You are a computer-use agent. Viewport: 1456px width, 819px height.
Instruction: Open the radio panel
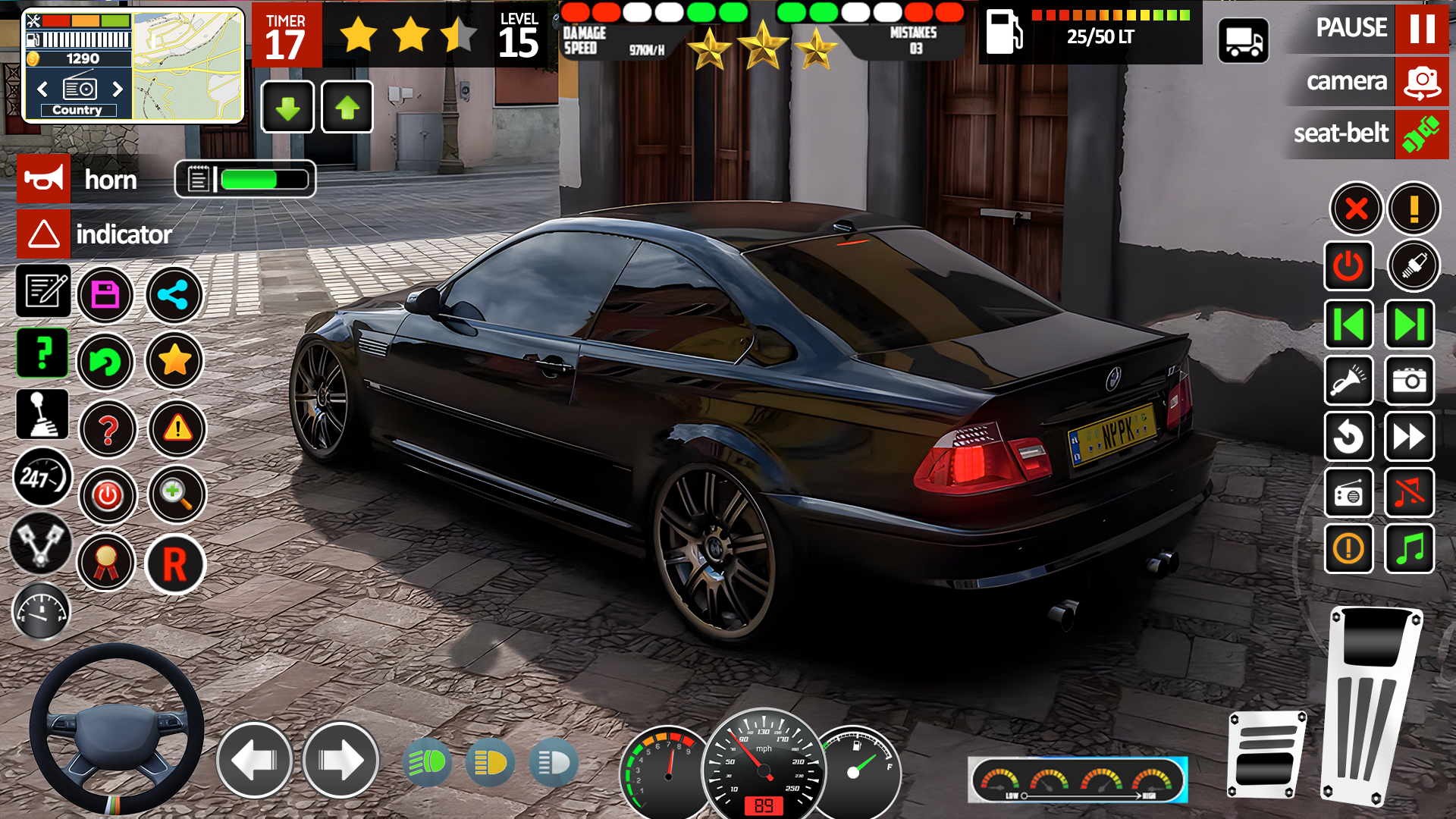tap(1349, 493)
